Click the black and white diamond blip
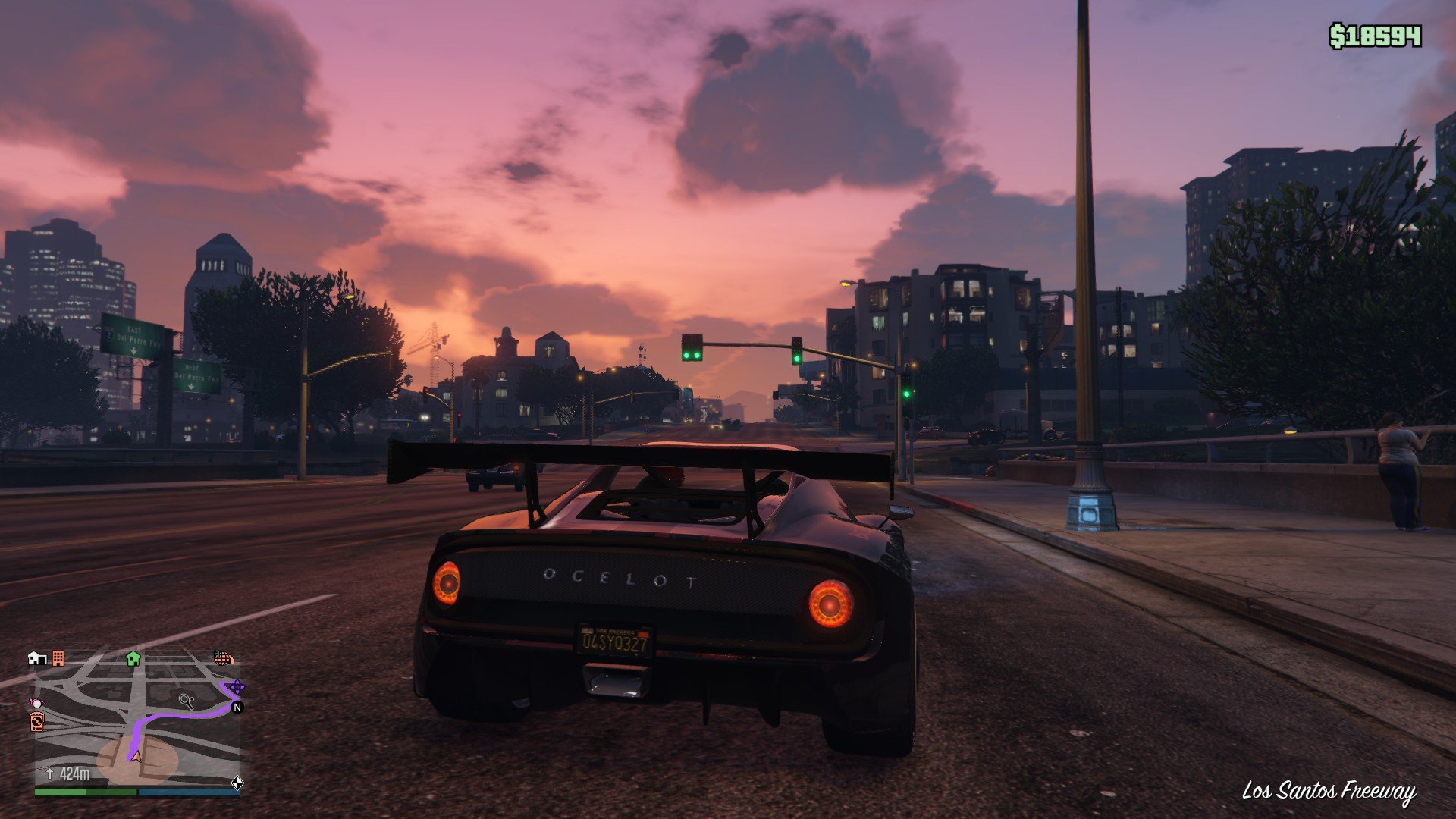1456x819 pixels. [237, 783]
